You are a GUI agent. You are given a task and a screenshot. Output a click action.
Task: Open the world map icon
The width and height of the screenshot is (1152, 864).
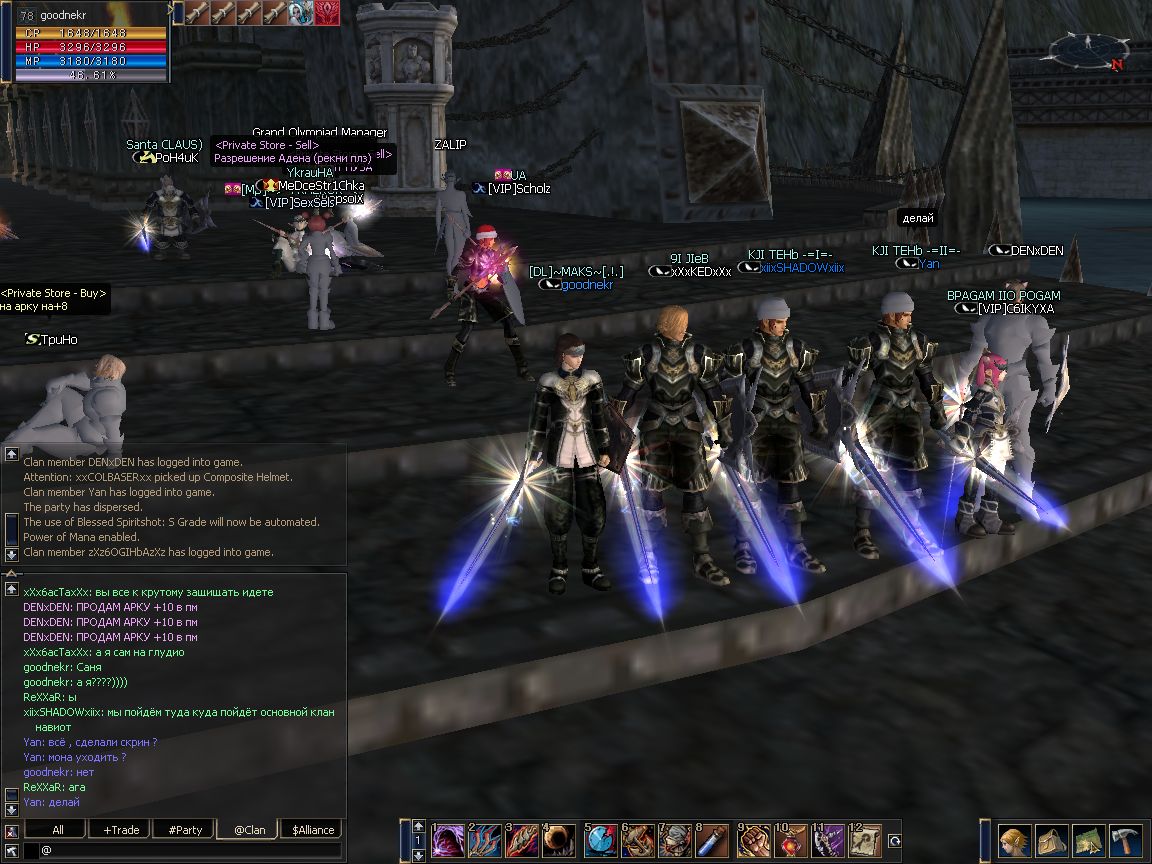tap(1088, 839)
